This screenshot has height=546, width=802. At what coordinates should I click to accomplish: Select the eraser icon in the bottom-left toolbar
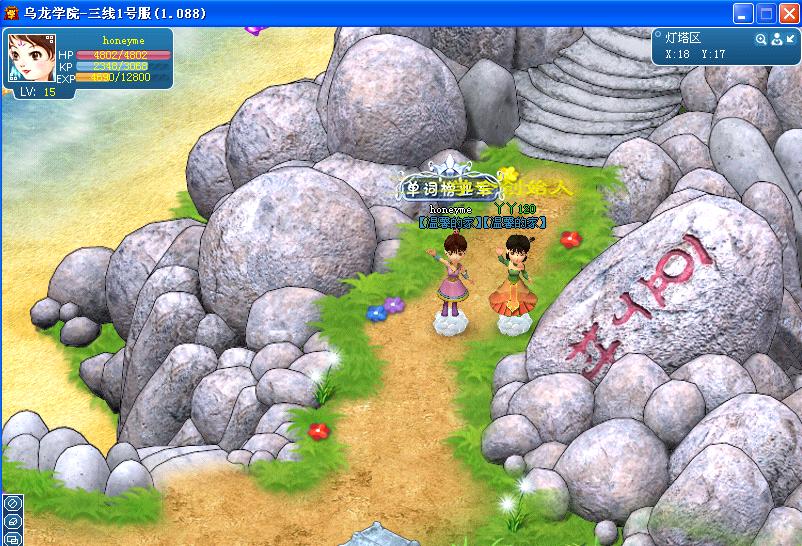pos(12,521)
